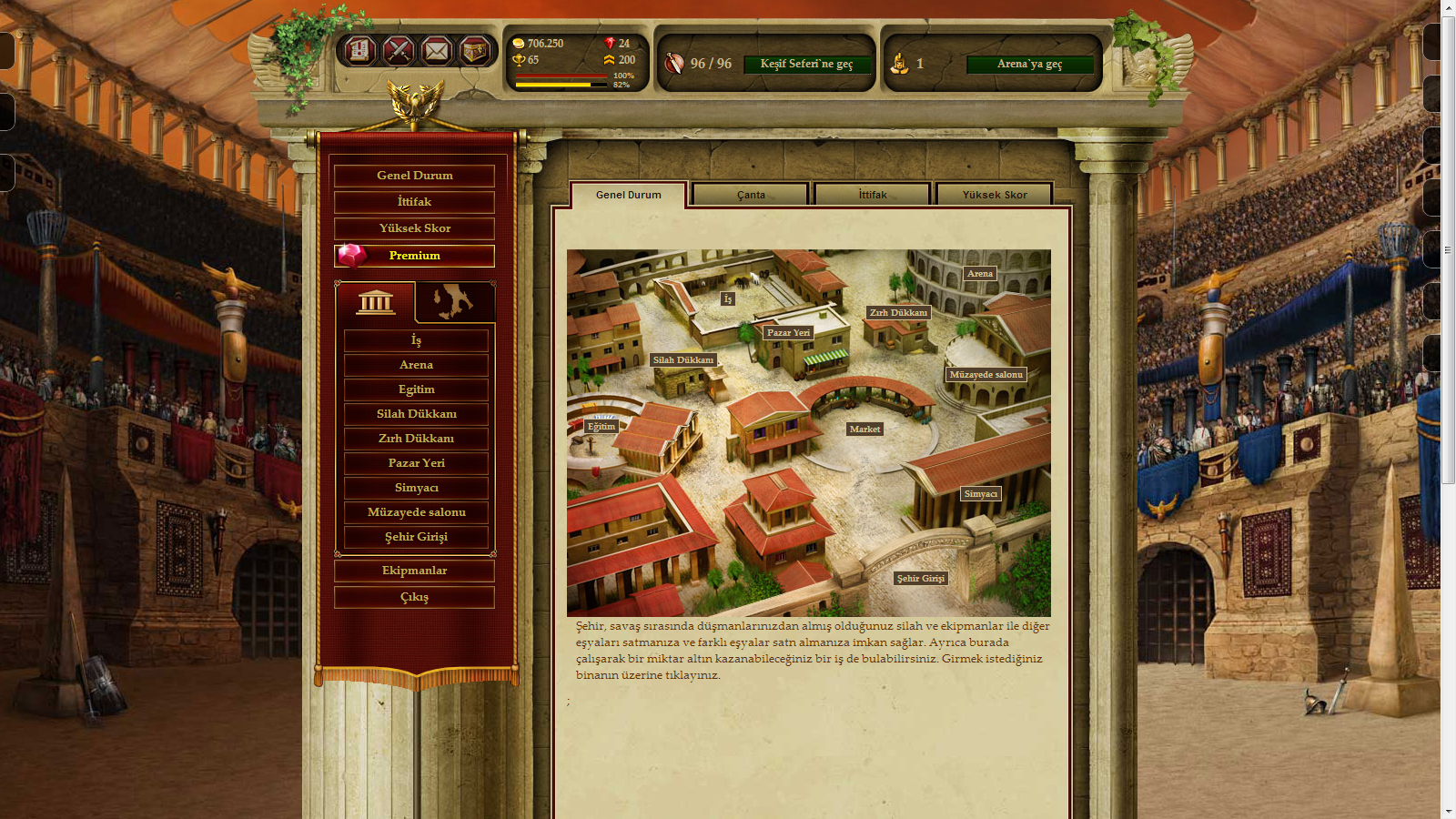1456x819 pixels.
Task: Select Müzayede salonu in the sidebar menu
Action: coord(416,512)
